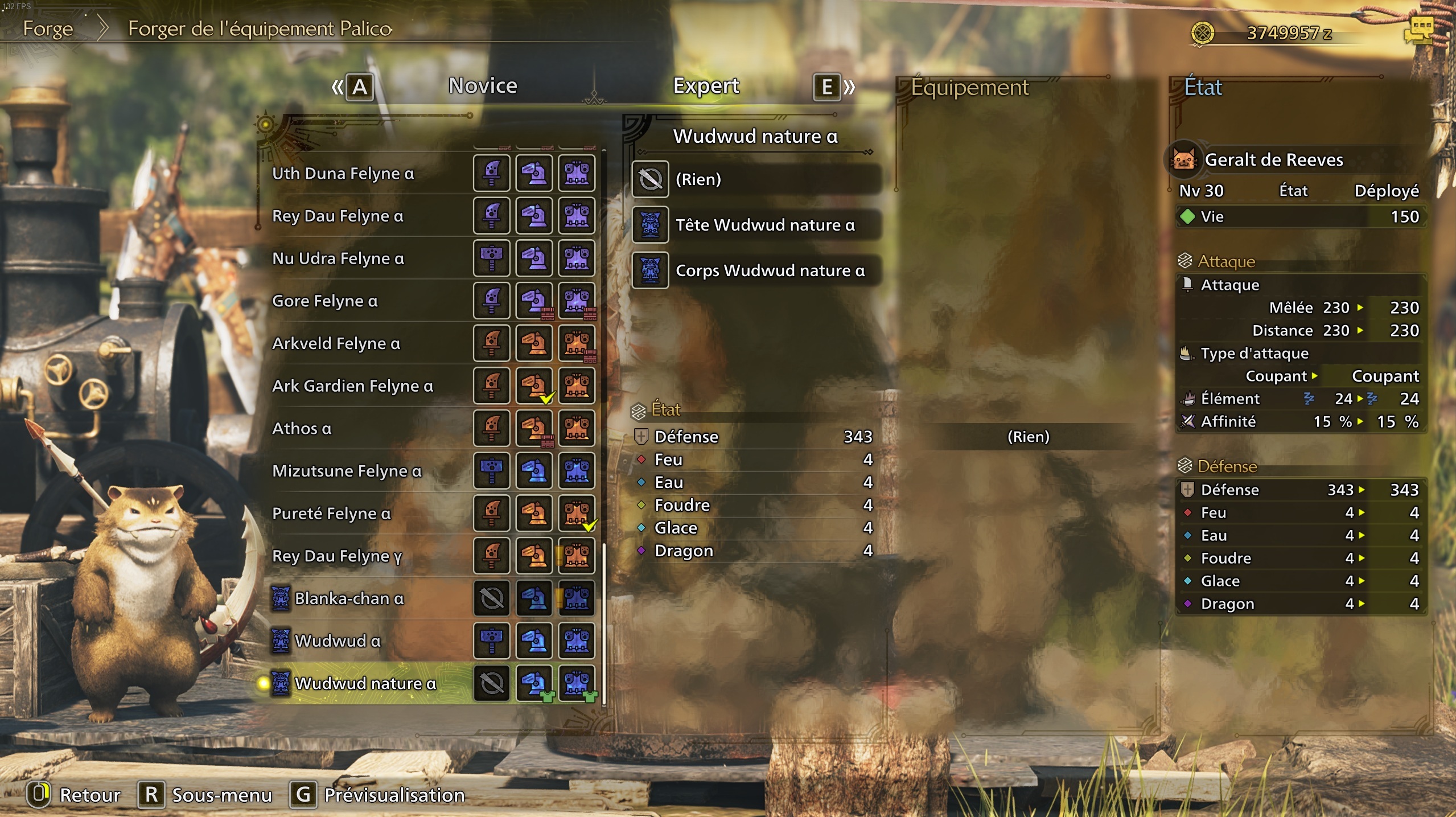Click the Vie health bar showing 150

1301,216
